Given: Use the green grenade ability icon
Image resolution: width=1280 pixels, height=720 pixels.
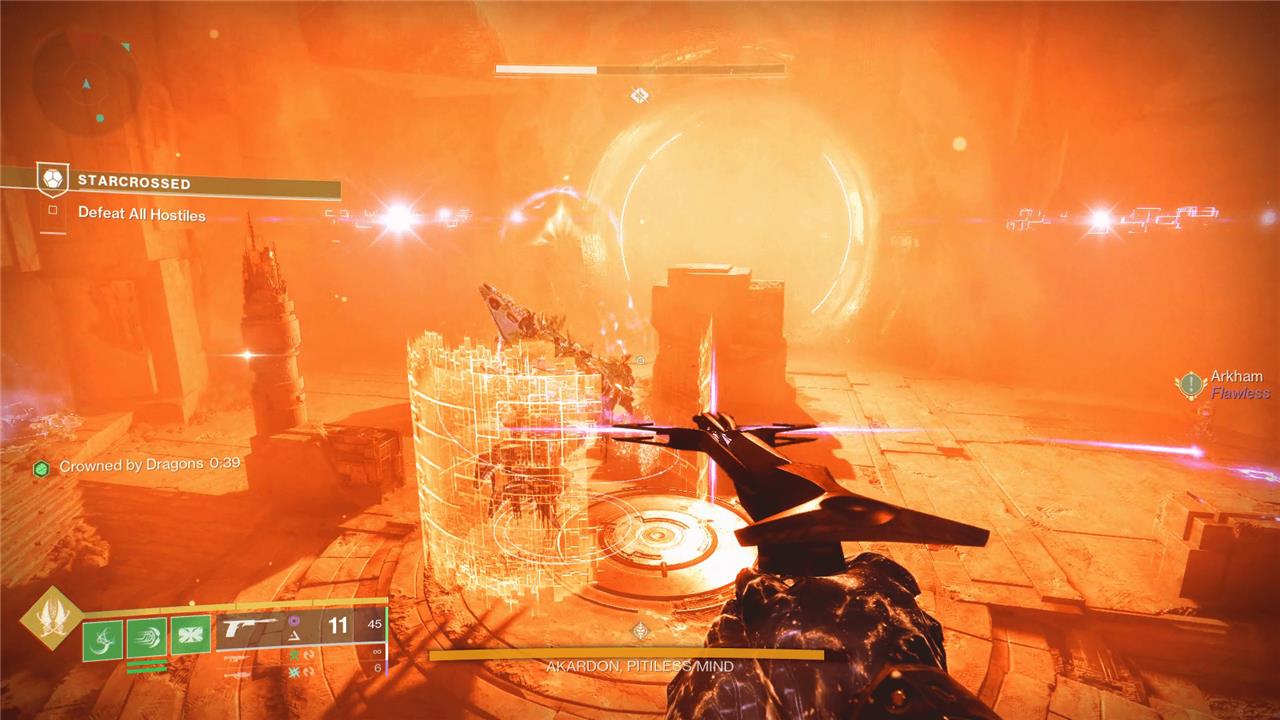Looking at the screenshot, I should [x=102, y=638].
